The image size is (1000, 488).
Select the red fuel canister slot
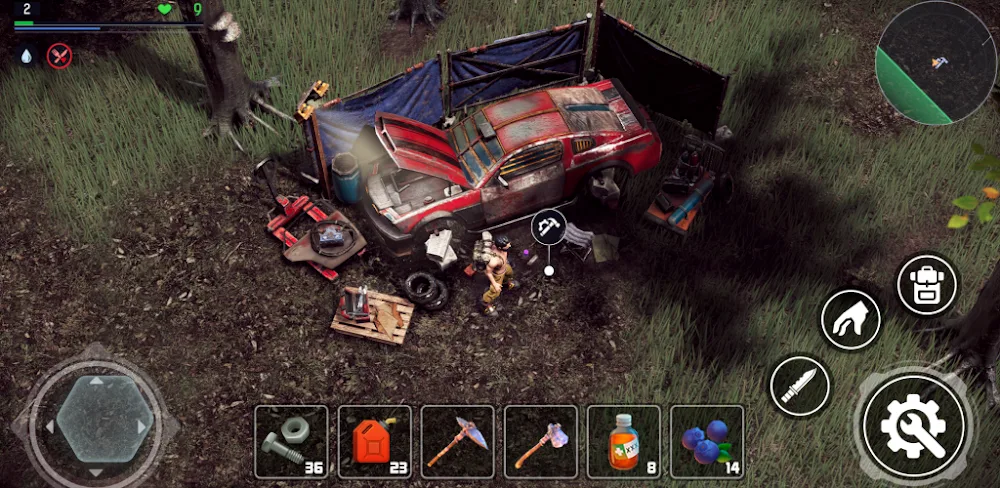click(x=374, y=441)
